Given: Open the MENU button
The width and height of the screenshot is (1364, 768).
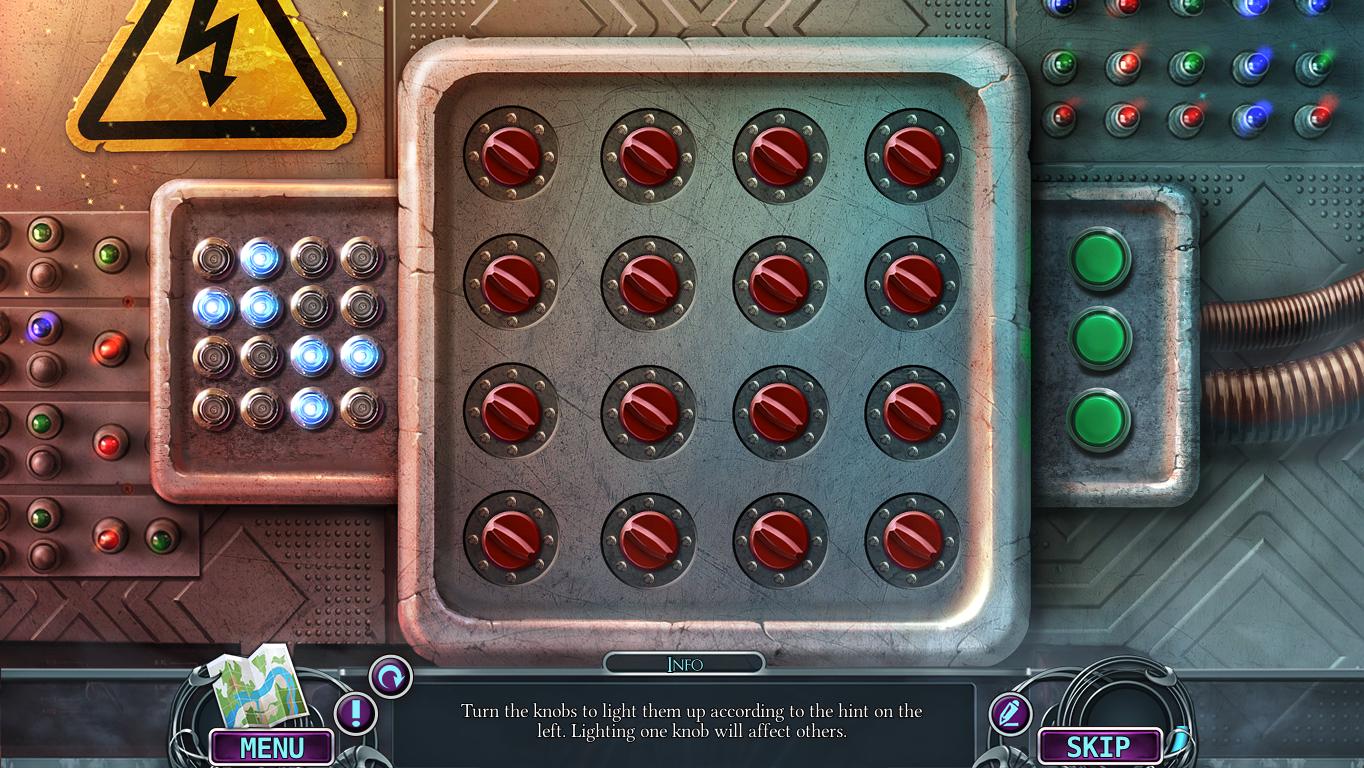Looking at the screenshot, I should [271, 747].
